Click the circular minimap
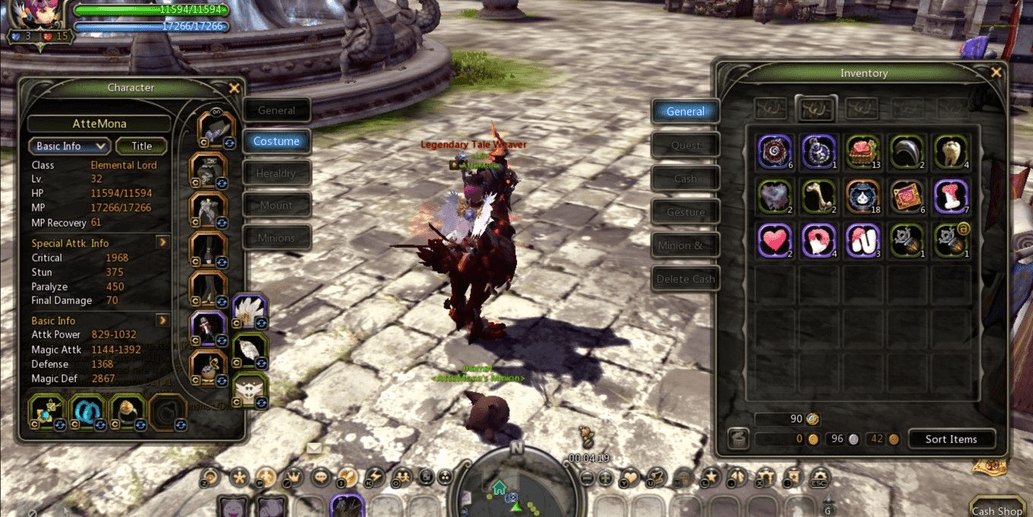The width and height of the screenshot is (1033, 517). point(516,487)
